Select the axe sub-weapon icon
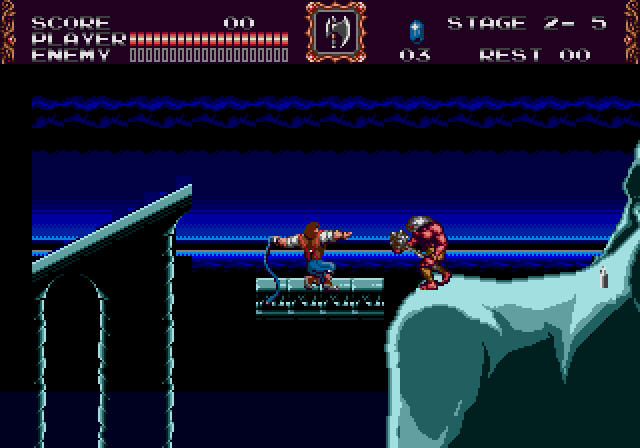 pos(335,32)
